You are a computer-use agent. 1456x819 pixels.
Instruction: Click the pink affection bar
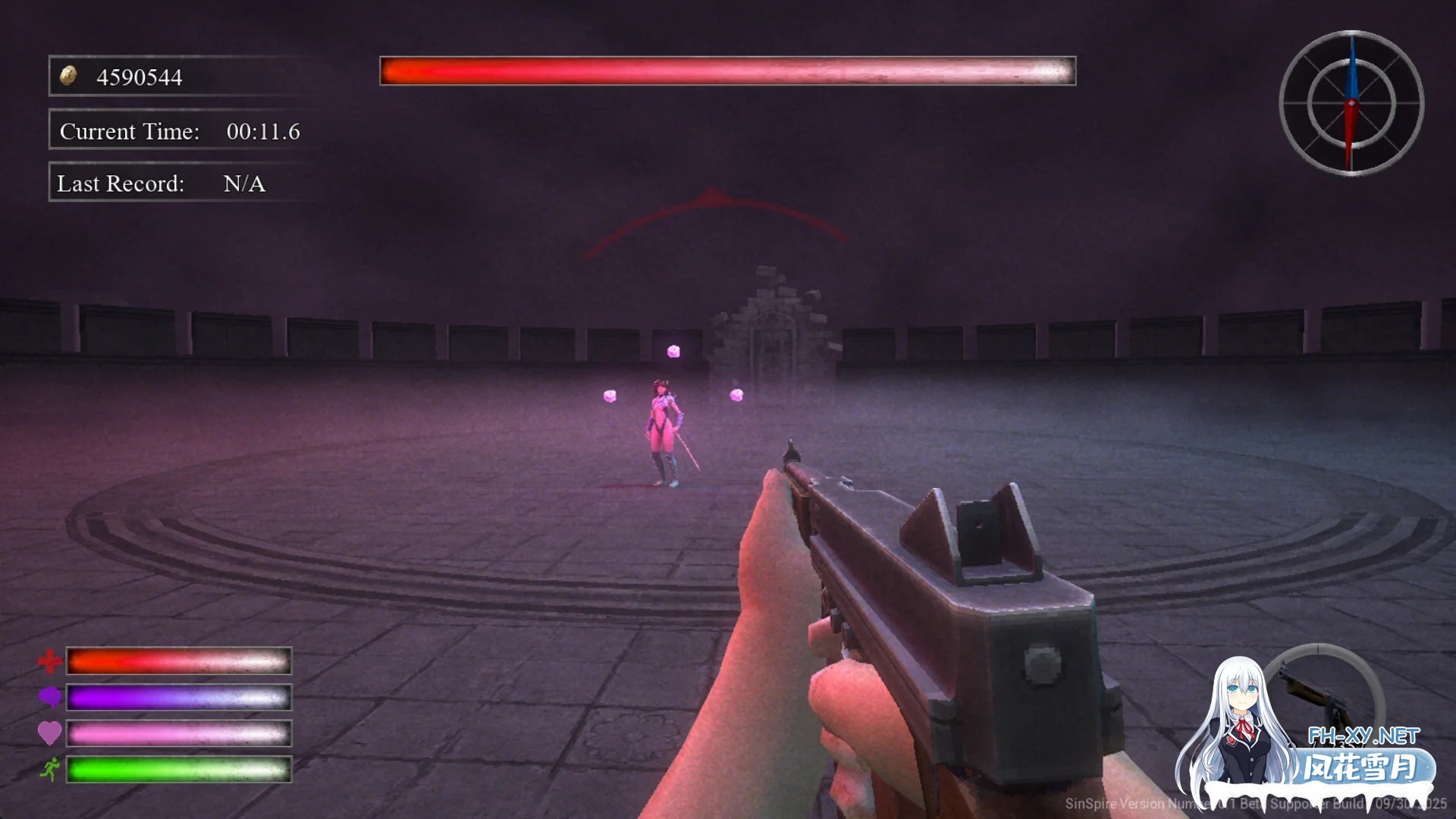tap(178, 733)
